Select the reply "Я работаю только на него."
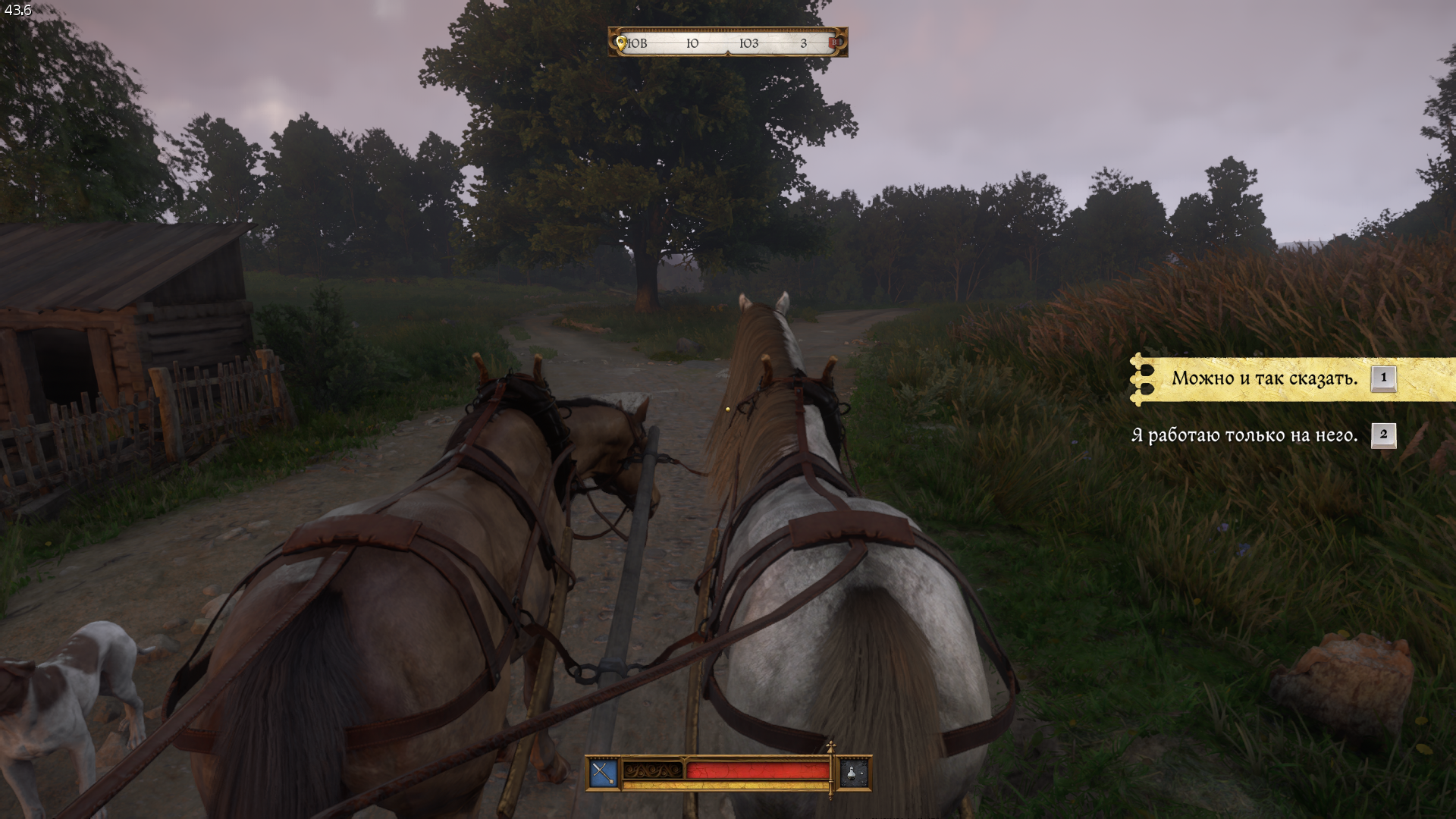The width and height of the screenshot is (1456, 819). coord(1244,435)
